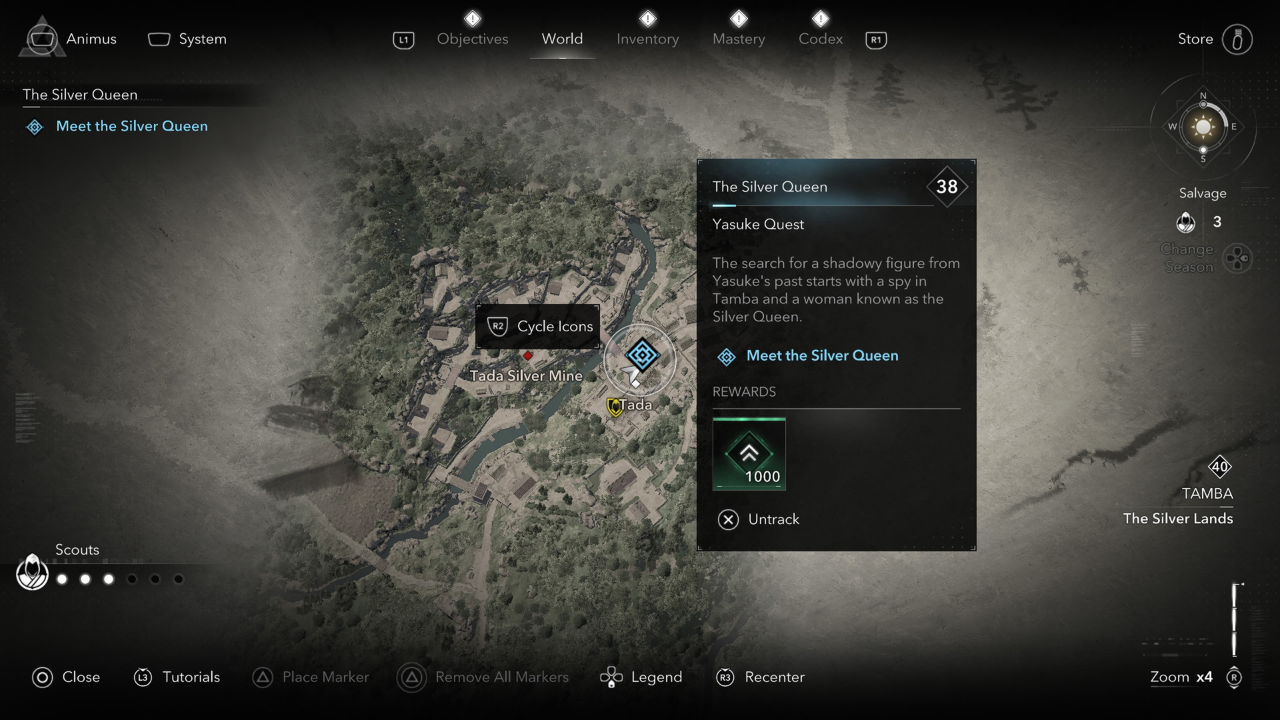Click the Scouts icon
Image resolution: width=1280 pixels, height=720 pixels.
tap(33, 573)
